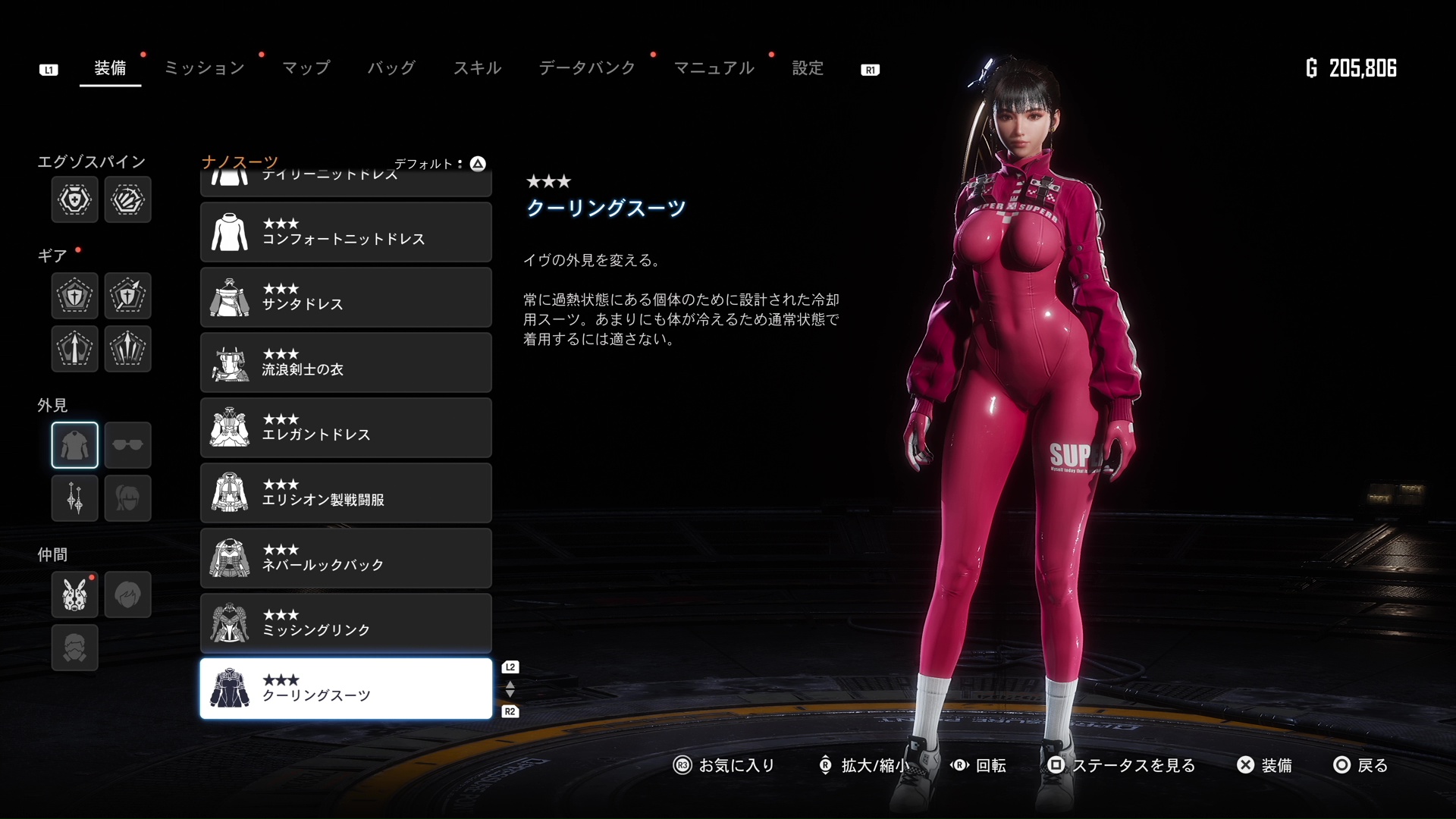
Task: Select the nanosuit appearance category icon
Action: coord(74,445)
